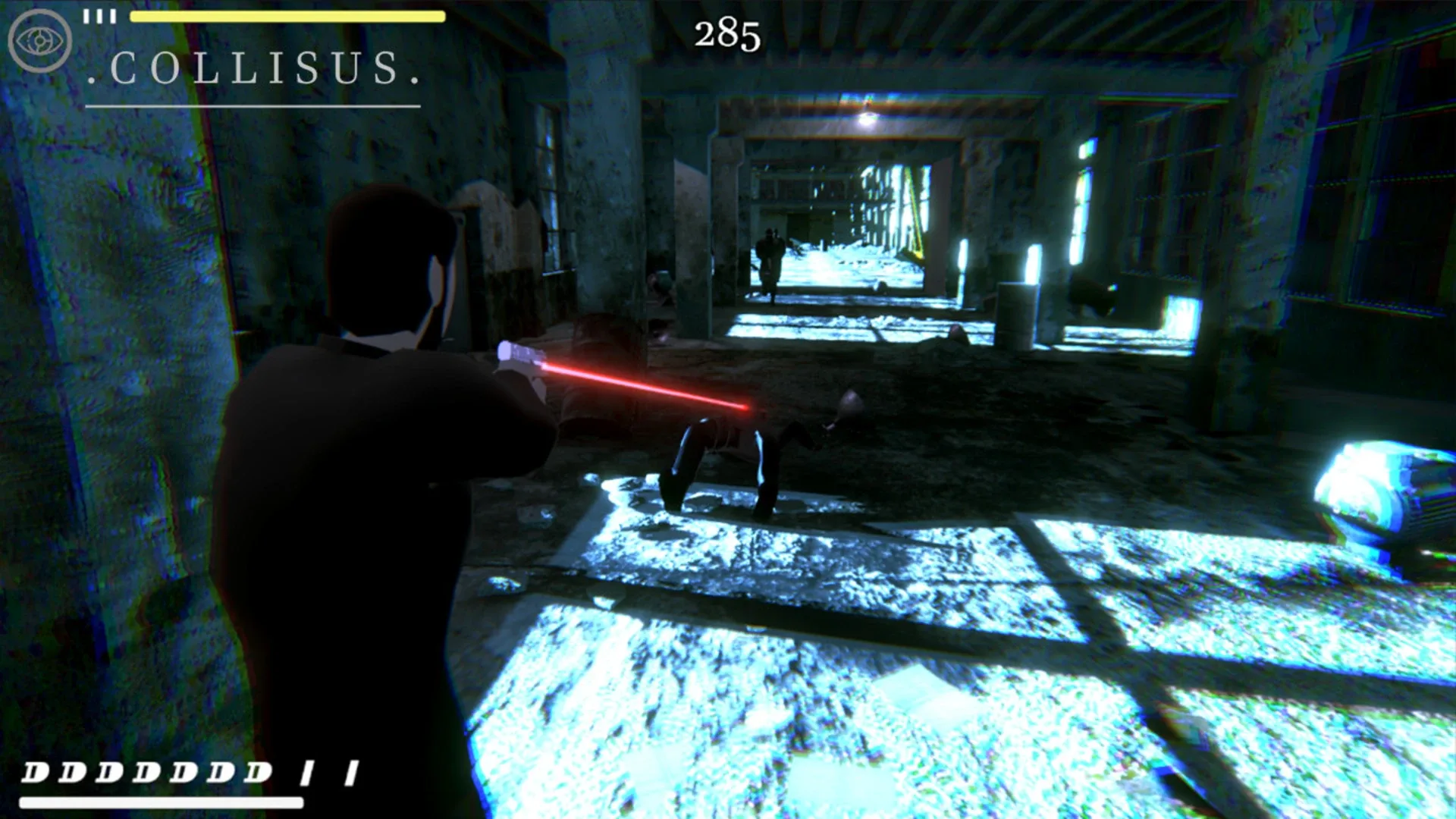Select the first slash reserve icon after the D row

pos(308,772)
